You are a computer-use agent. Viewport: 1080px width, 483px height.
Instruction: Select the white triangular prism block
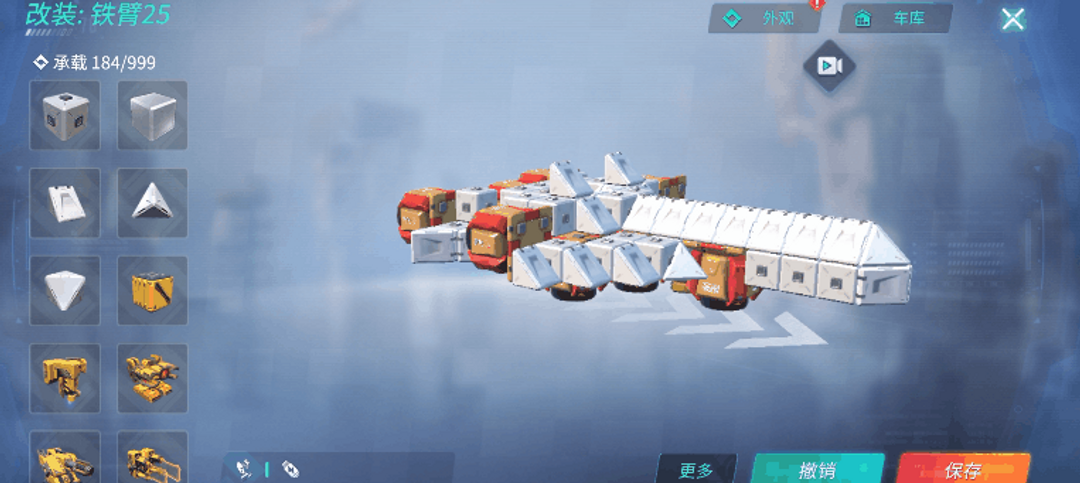[152, 203]
